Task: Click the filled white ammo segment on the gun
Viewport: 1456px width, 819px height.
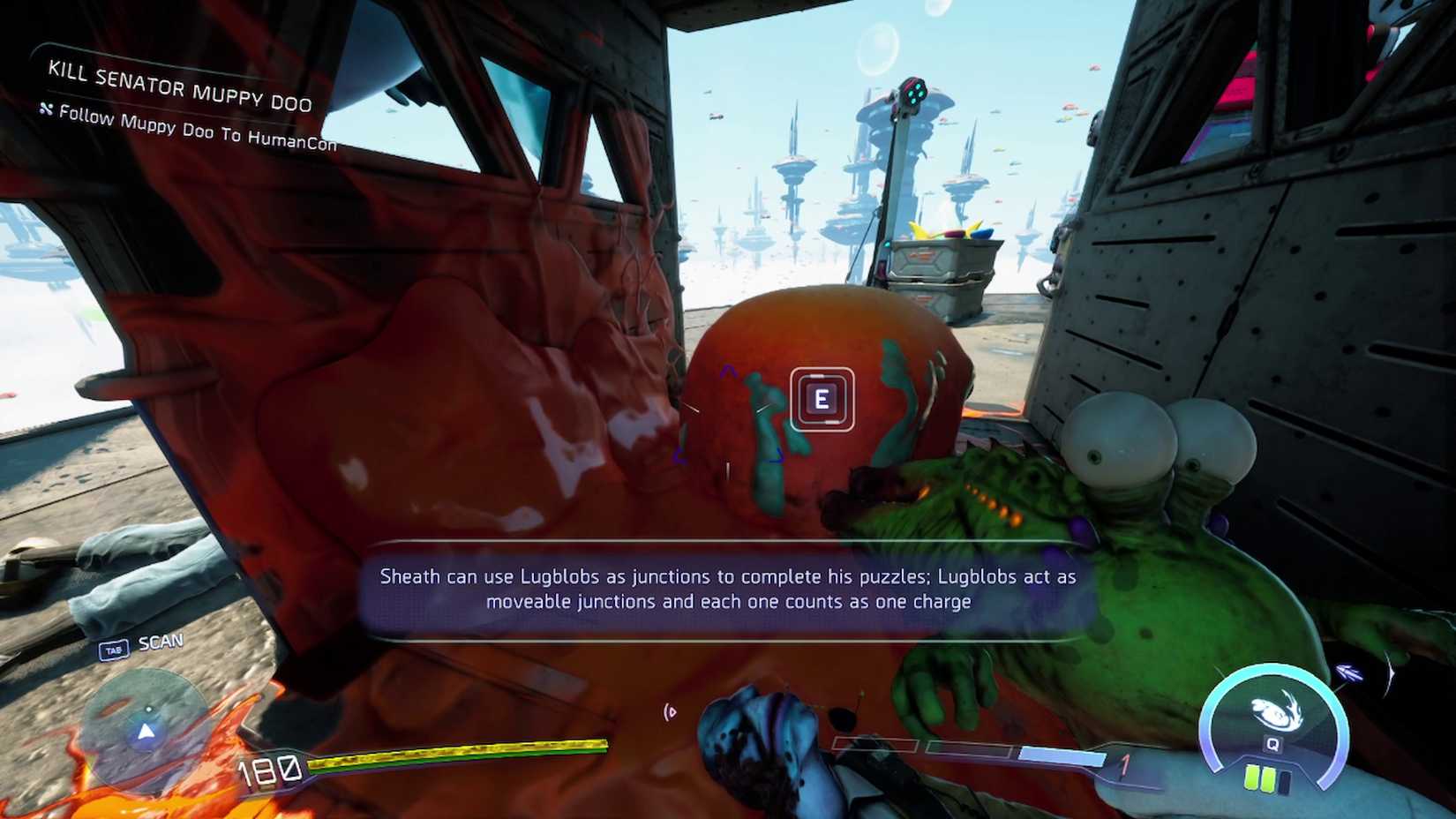Action: pos(1062,755)
